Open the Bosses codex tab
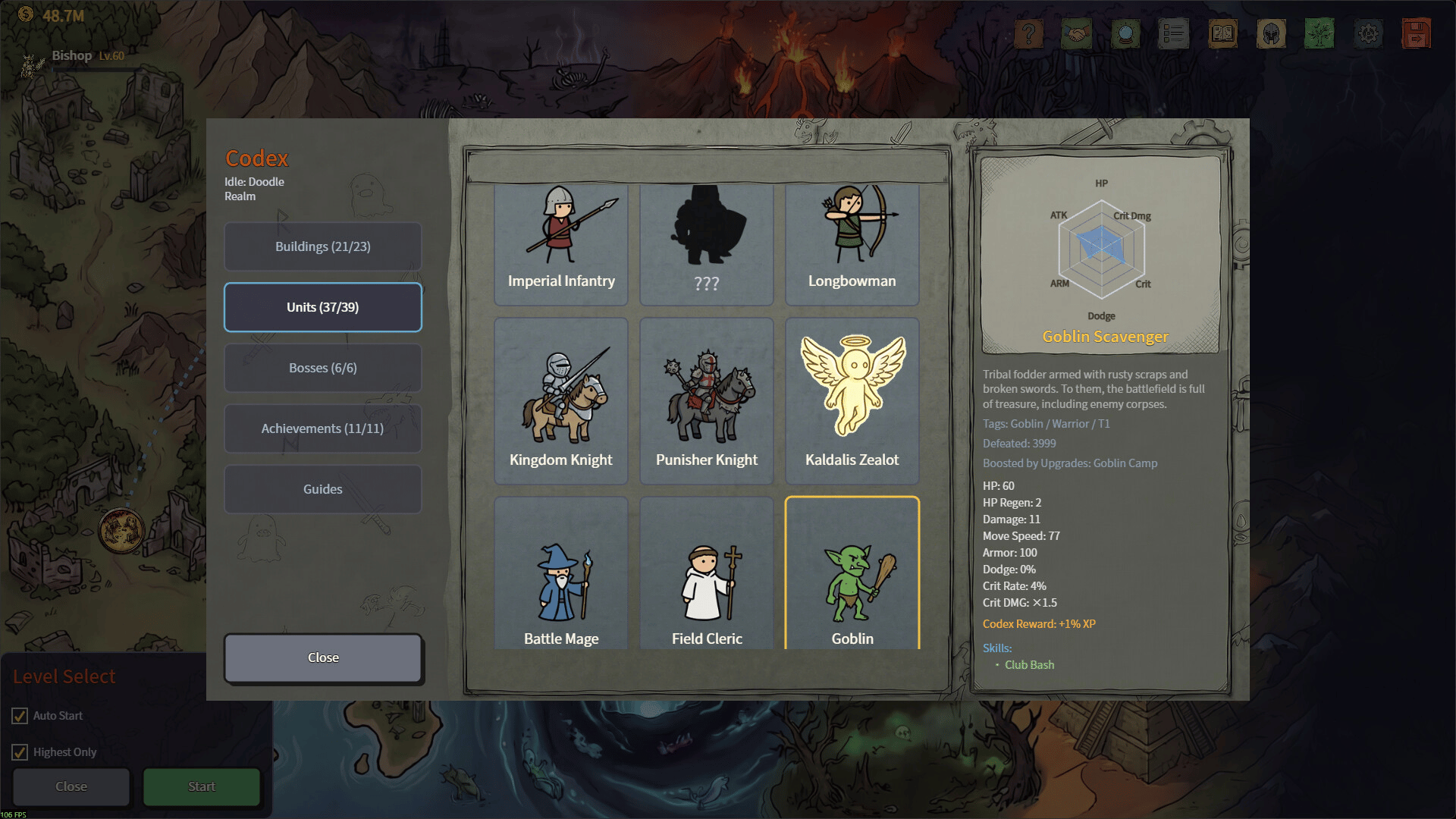Image resolution: width=1456 pixels, height=819 pixels. tap(322, 368)
